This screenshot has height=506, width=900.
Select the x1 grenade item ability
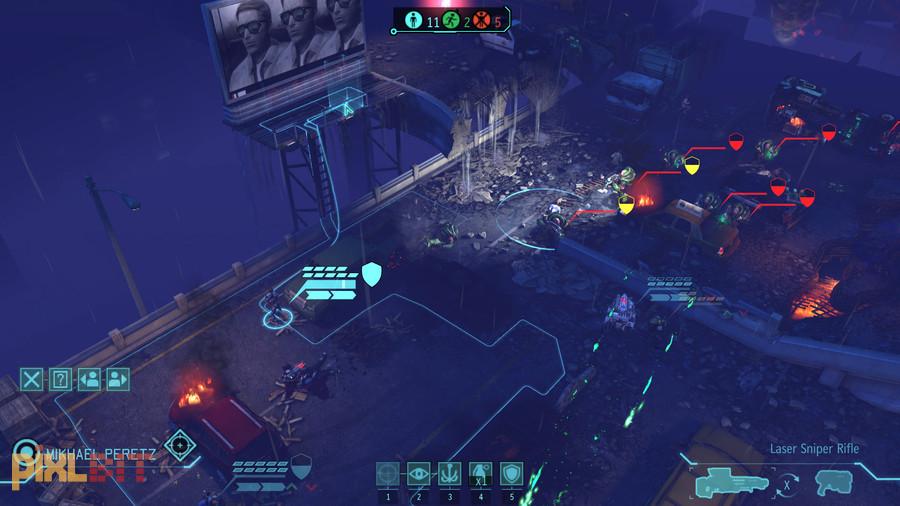479,474
